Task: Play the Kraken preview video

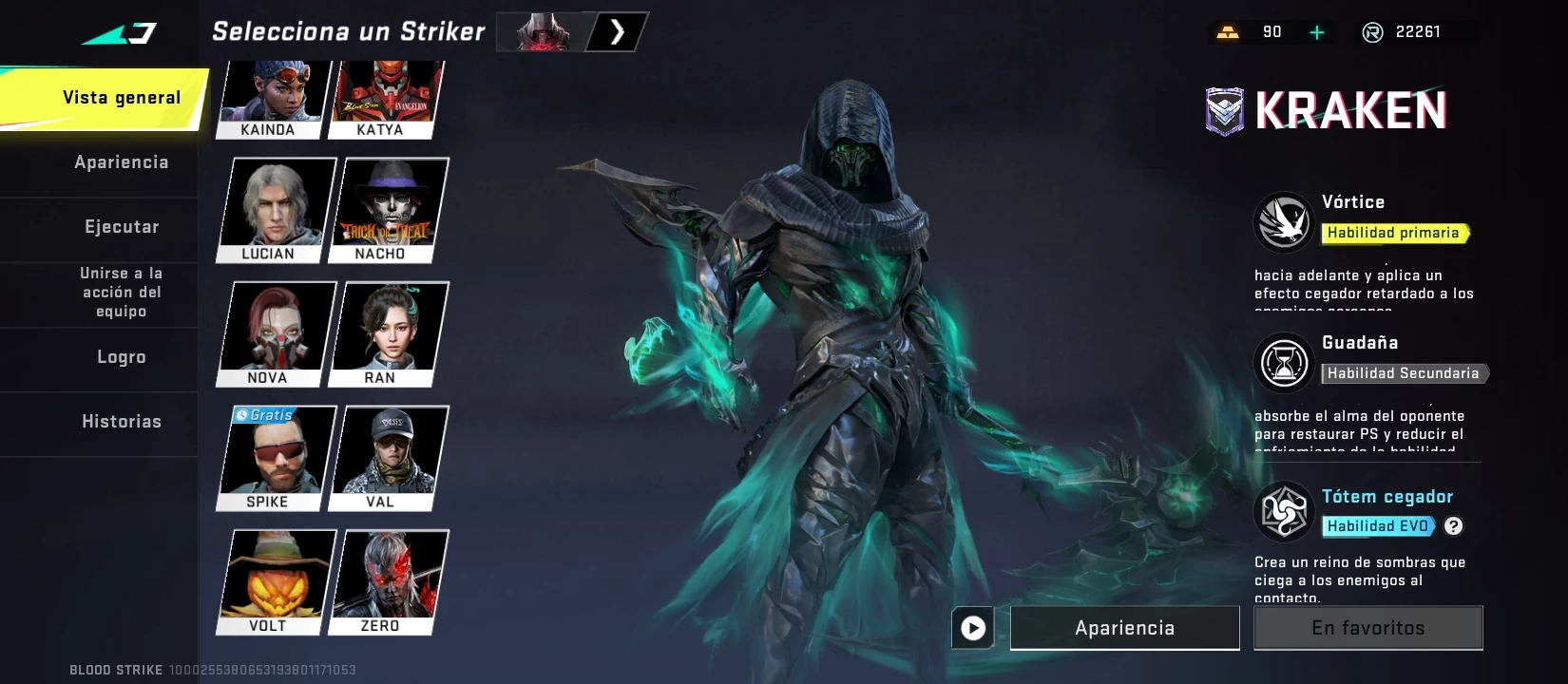Action: pyautogui.click(x=973, y=628)
